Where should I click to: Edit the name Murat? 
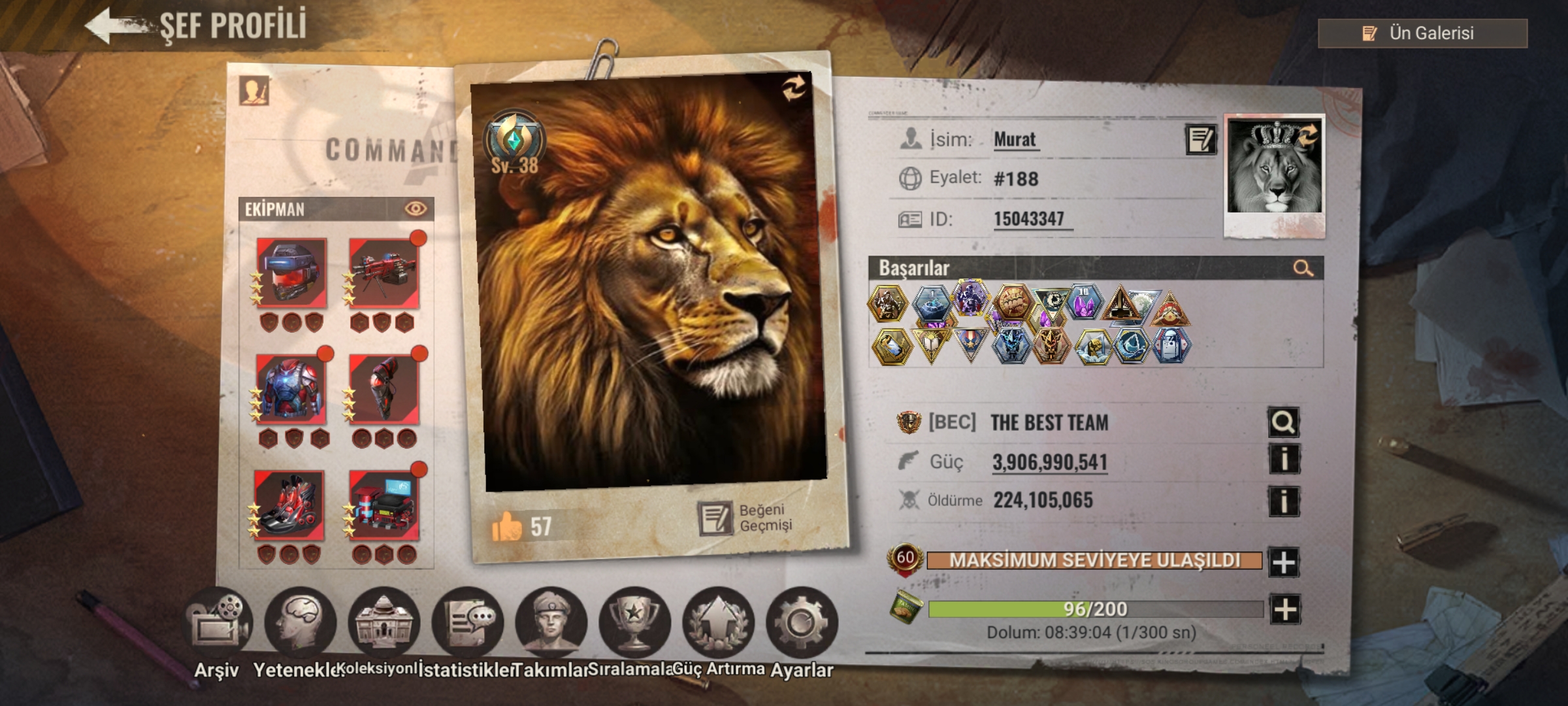1200,139
